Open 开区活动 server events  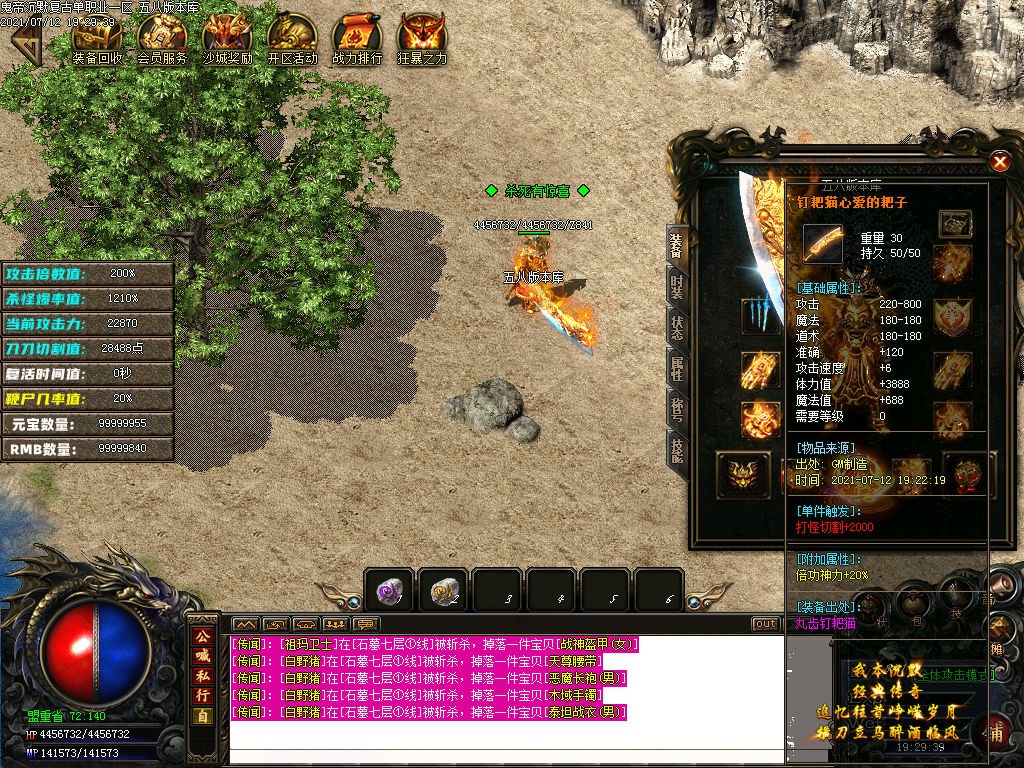coord(292,37)
